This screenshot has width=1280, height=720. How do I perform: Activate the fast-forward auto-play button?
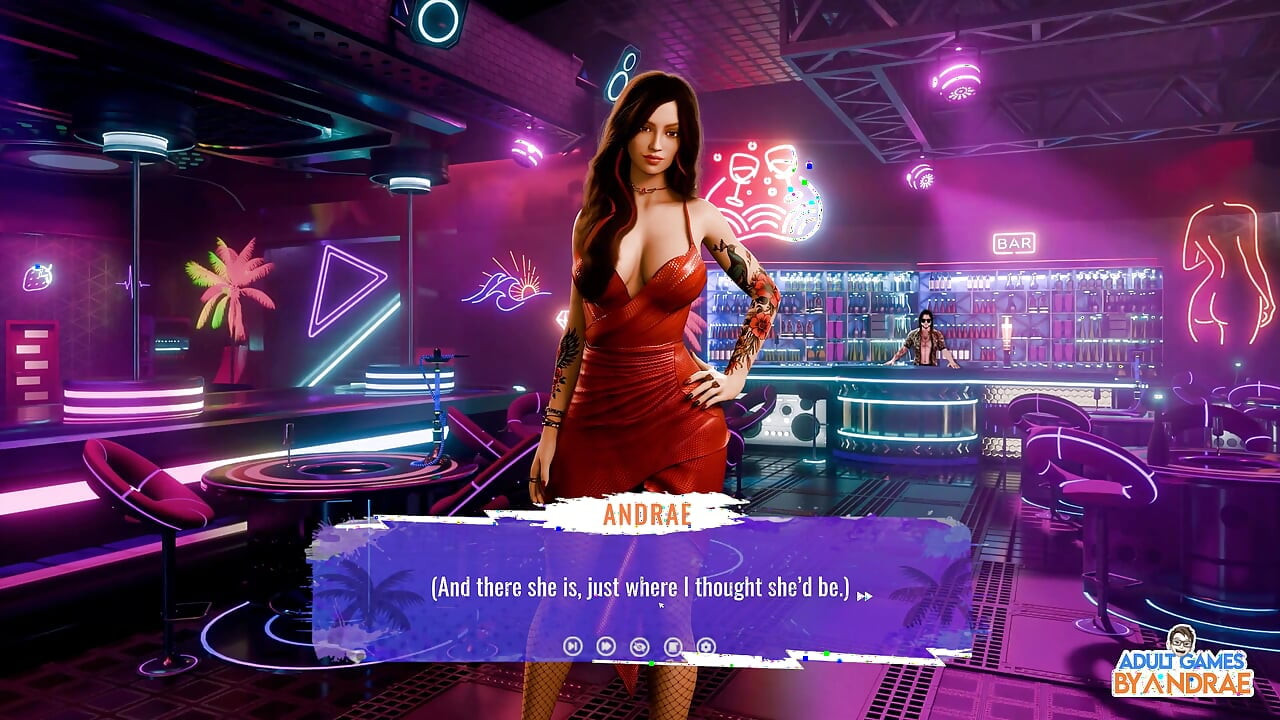point(605,646)
